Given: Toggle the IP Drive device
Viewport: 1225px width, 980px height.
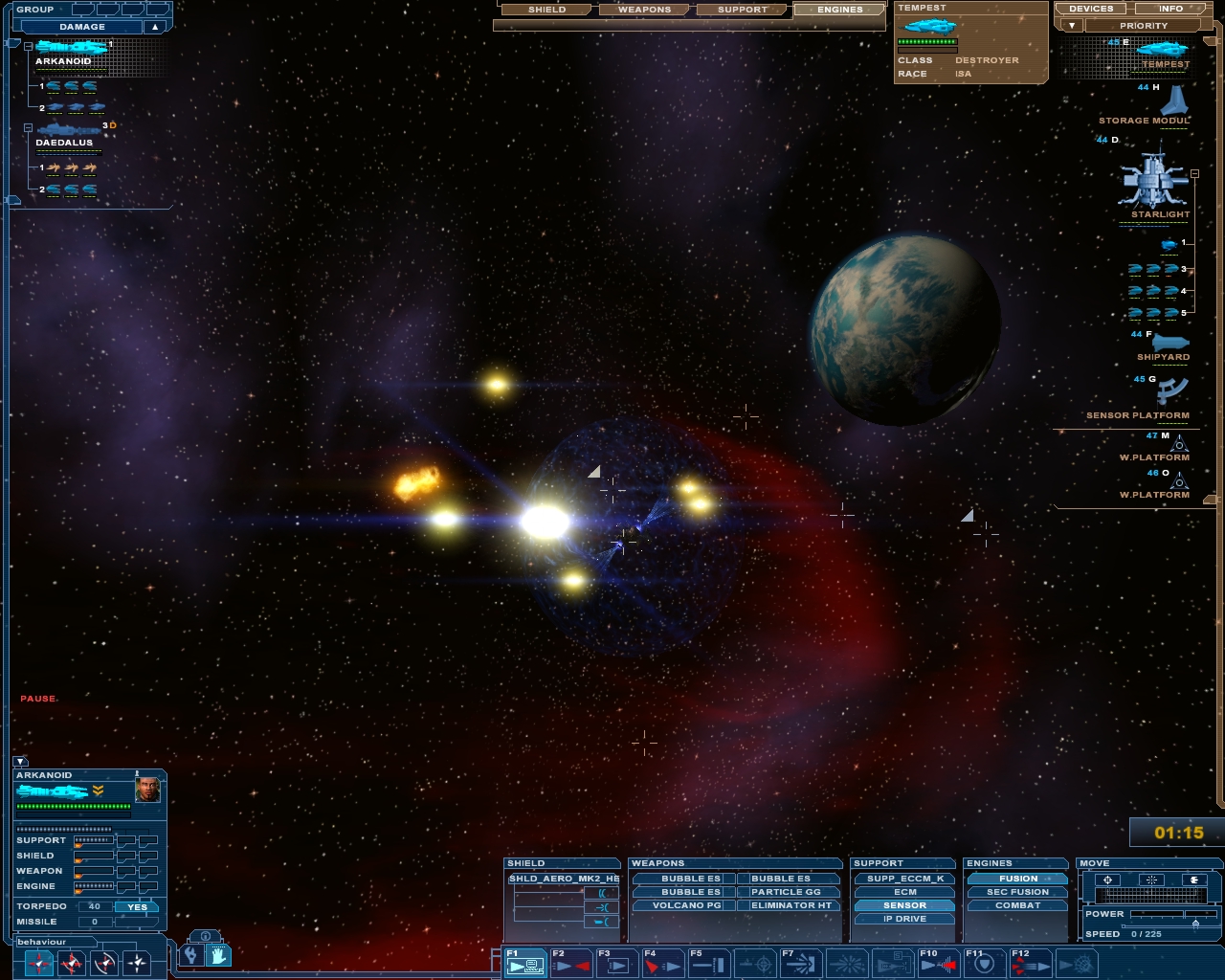Looking at the screenshot, I should [905, 919].
